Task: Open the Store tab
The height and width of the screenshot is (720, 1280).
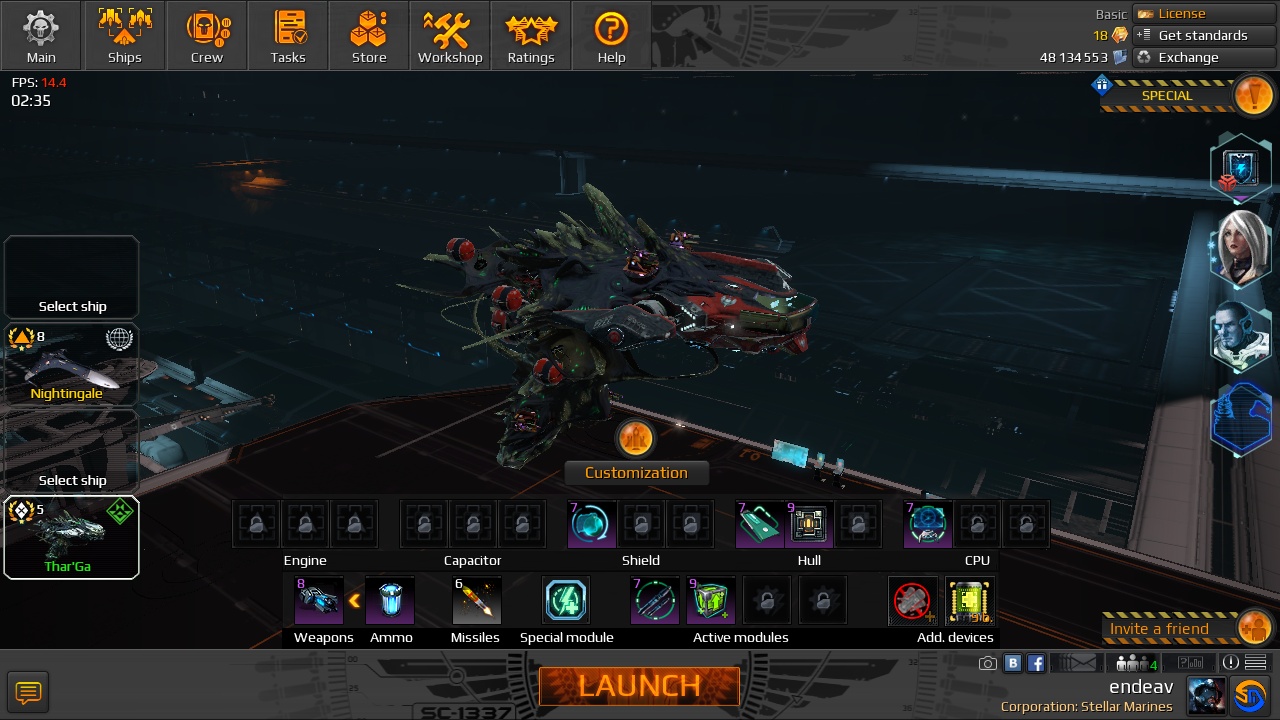Action: pyautogui.click(x=369, y=36)
